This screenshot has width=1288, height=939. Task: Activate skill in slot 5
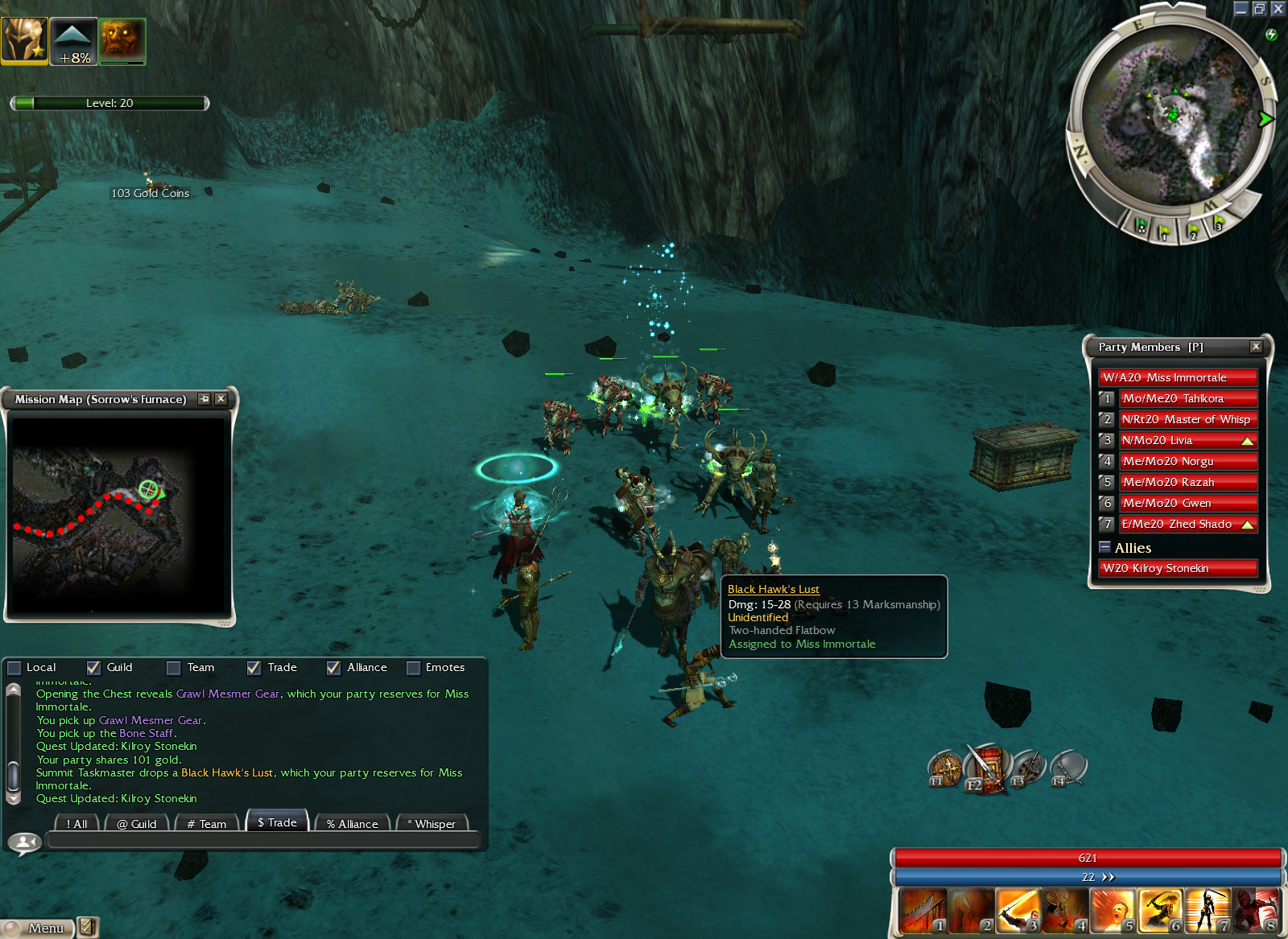[x=1112, y=911]
